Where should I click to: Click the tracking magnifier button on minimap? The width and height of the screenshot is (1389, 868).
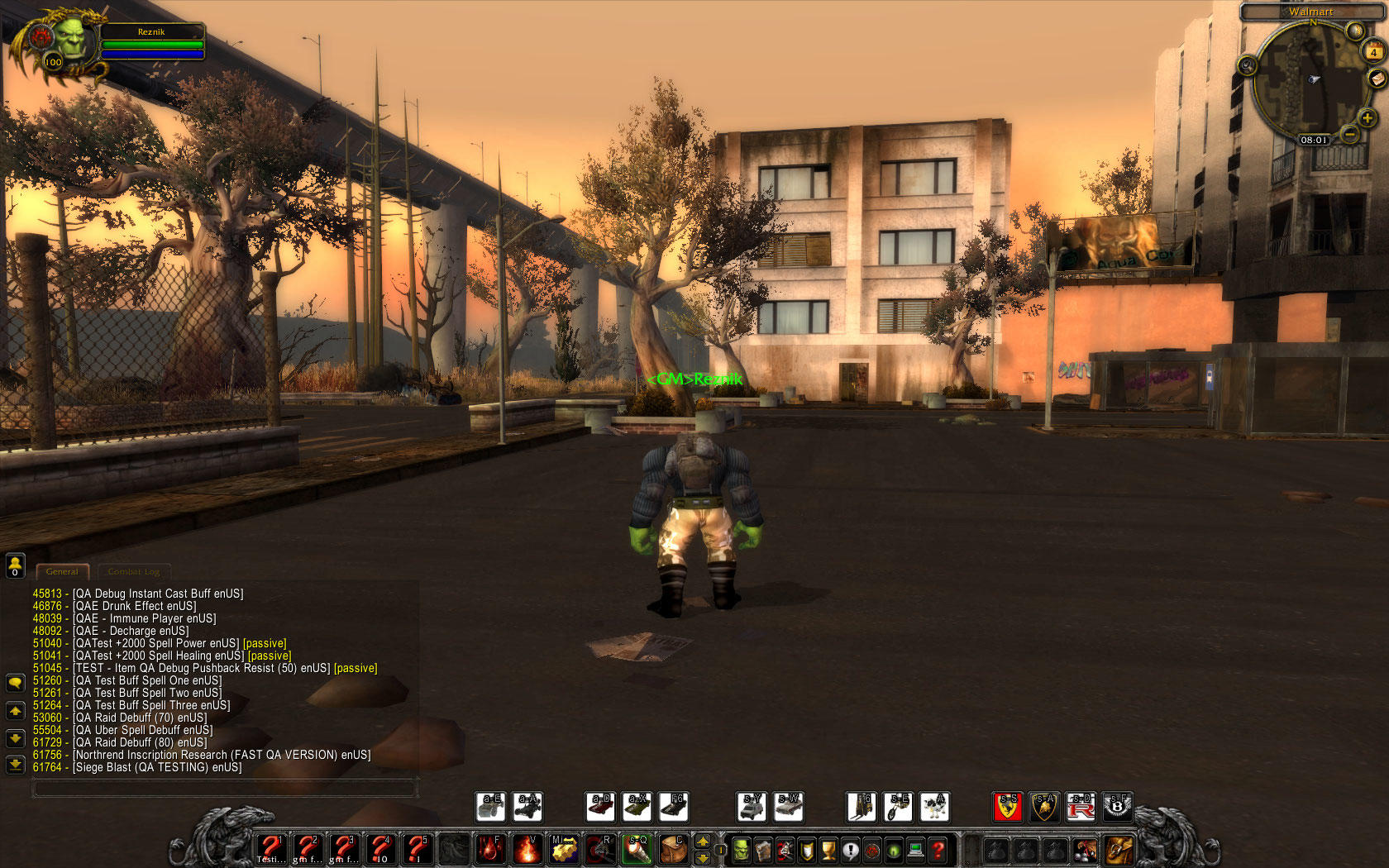[x=1248, y=65]
